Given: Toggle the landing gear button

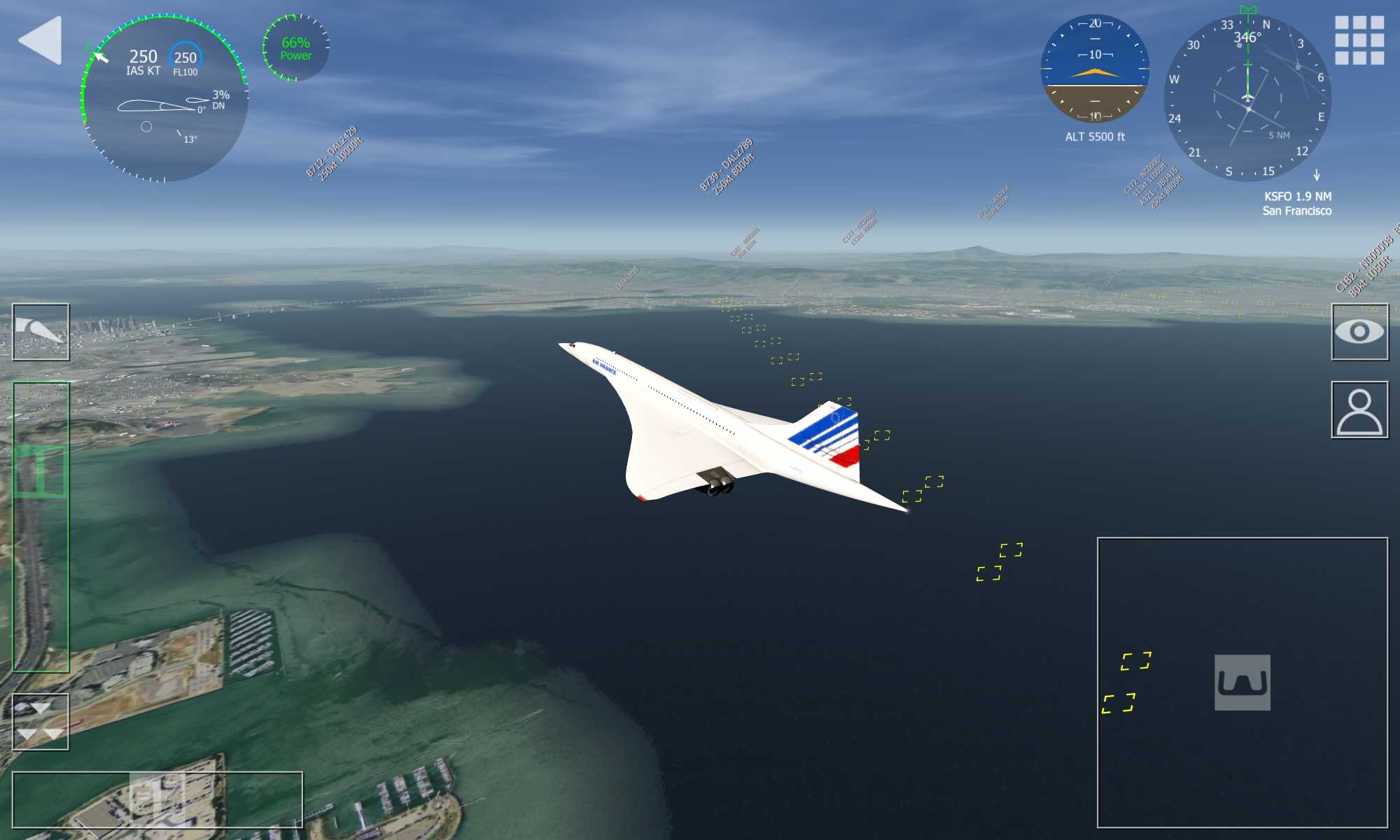Looking at the screenshot, I should (x=1242, y=682).
